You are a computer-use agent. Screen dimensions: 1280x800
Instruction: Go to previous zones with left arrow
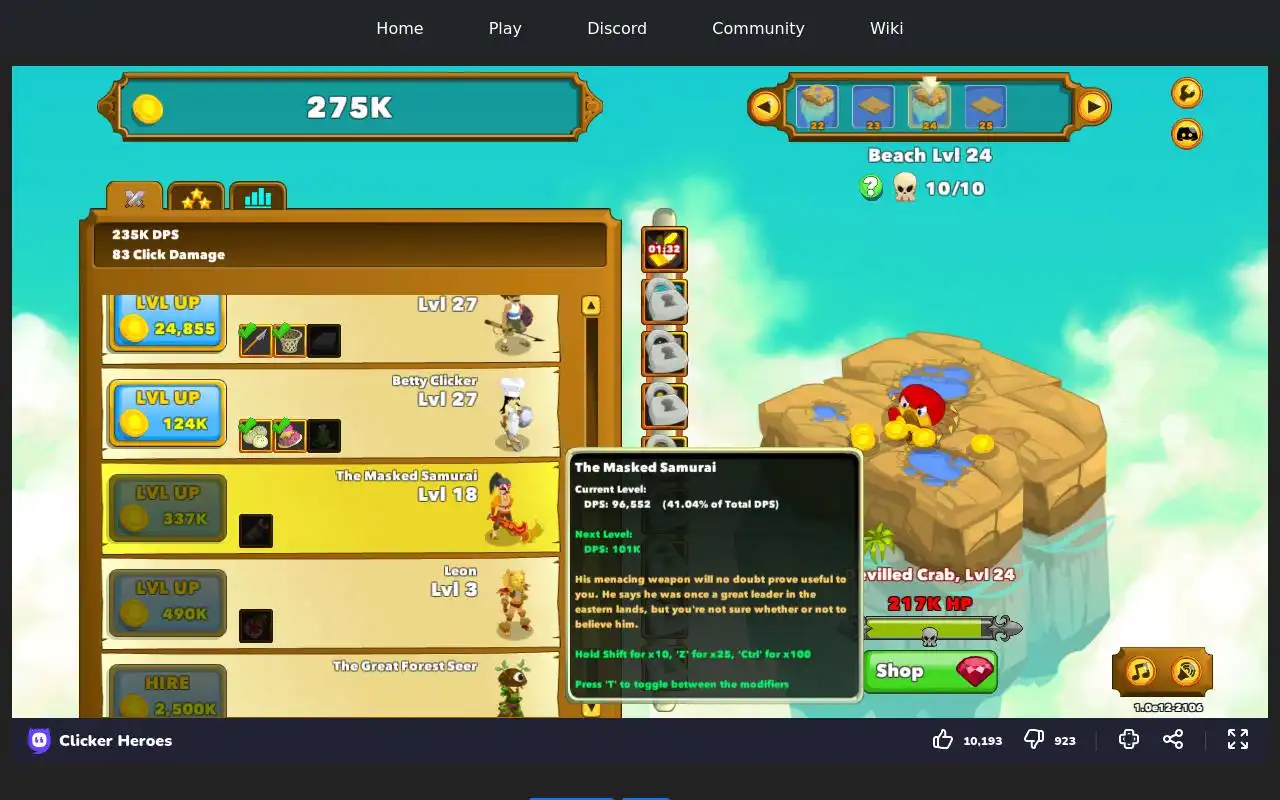tap(765, 106)
